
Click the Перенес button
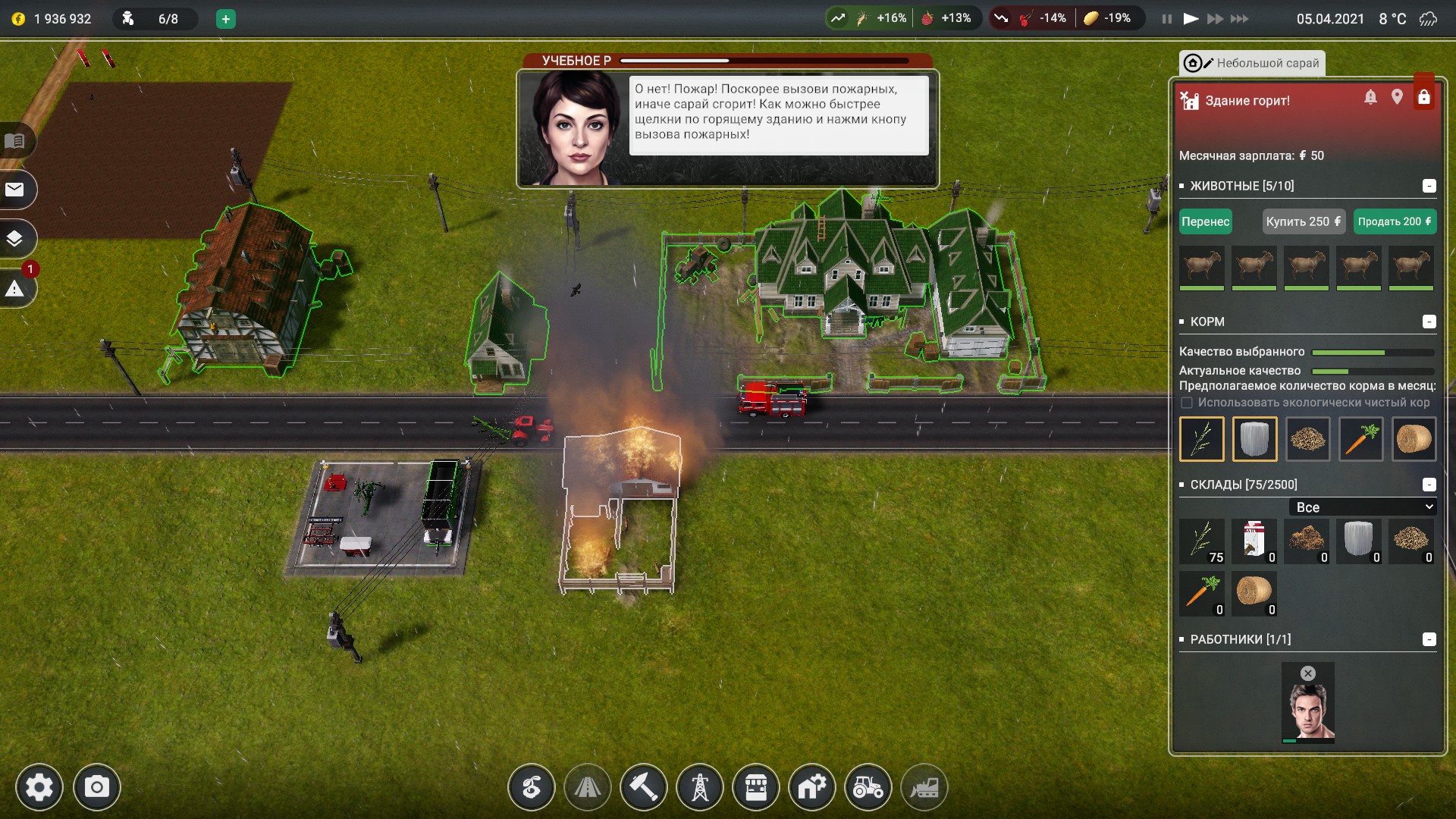click(x=1205, y=221)
